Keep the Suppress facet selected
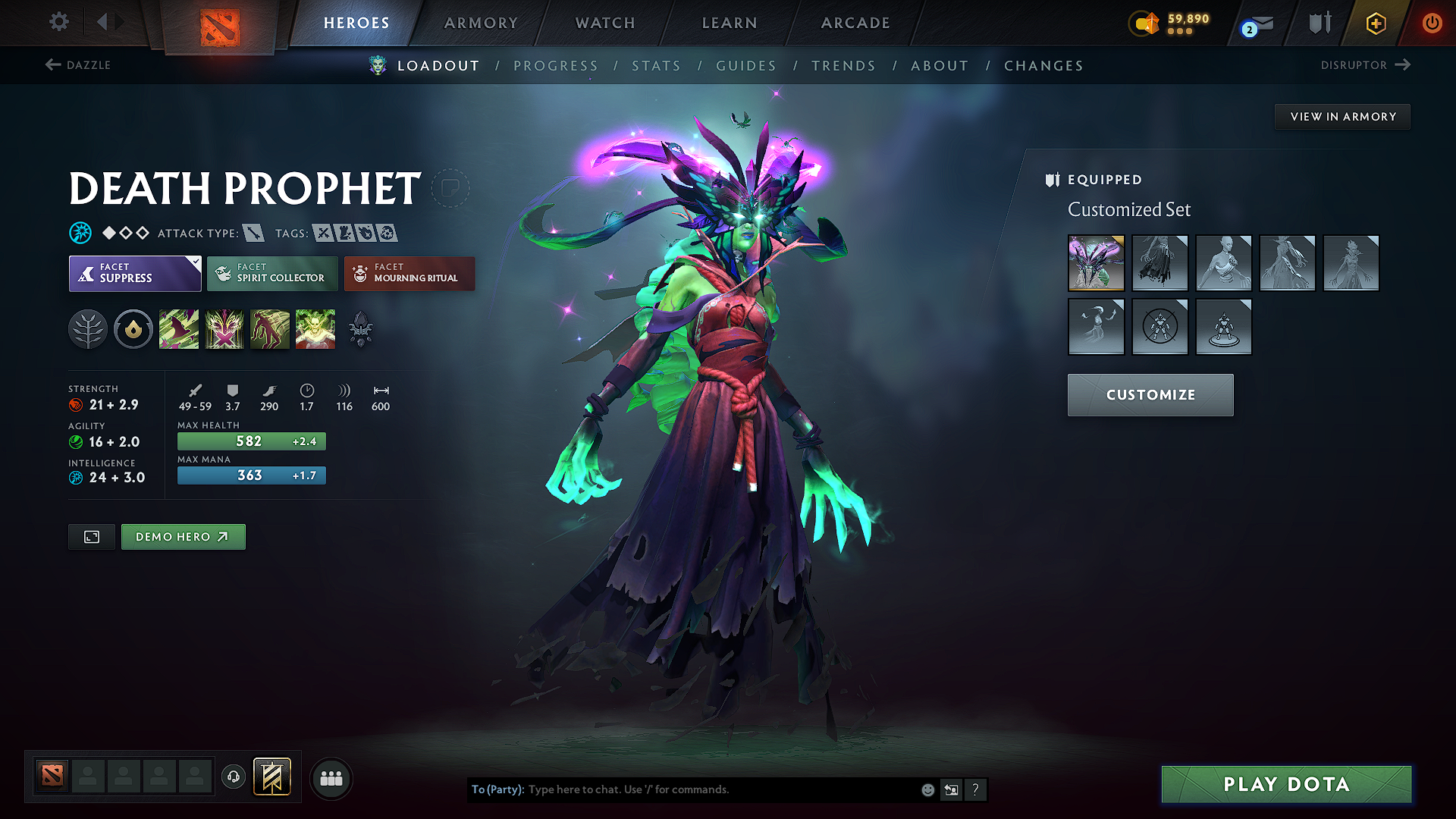Viewport: 1456px width, 819px height. pyautogui.click(x=129, y=273)
